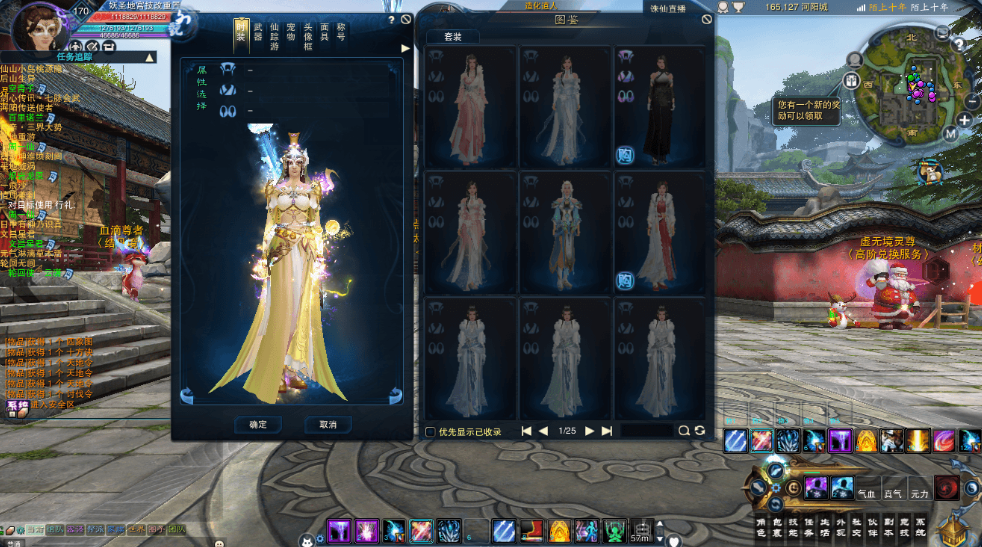Click the catalog search text field
This screenshot has width=982, height=547.
pos(646,431)
